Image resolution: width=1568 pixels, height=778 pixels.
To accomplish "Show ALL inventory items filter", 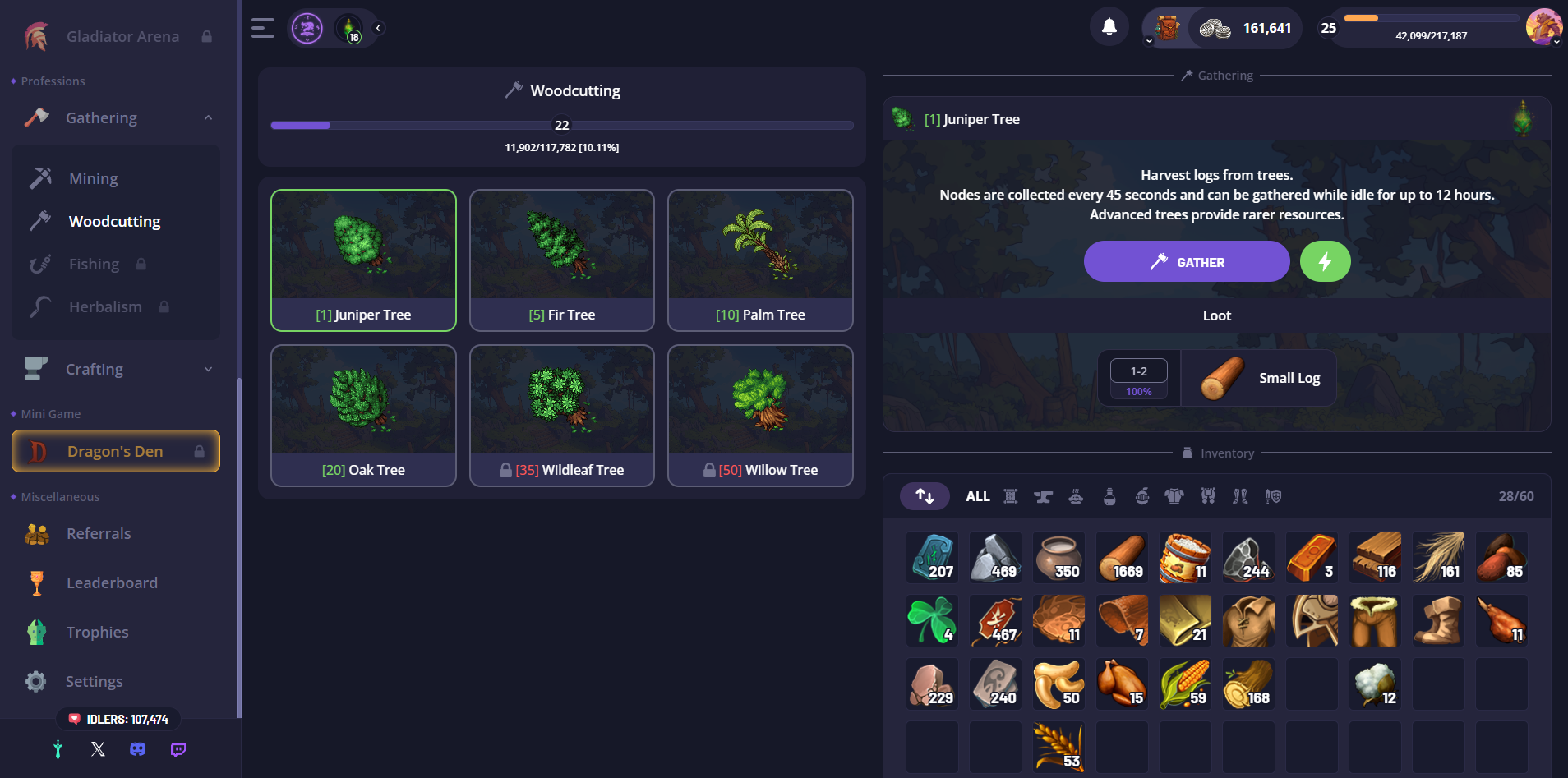I will click(977, 496).
